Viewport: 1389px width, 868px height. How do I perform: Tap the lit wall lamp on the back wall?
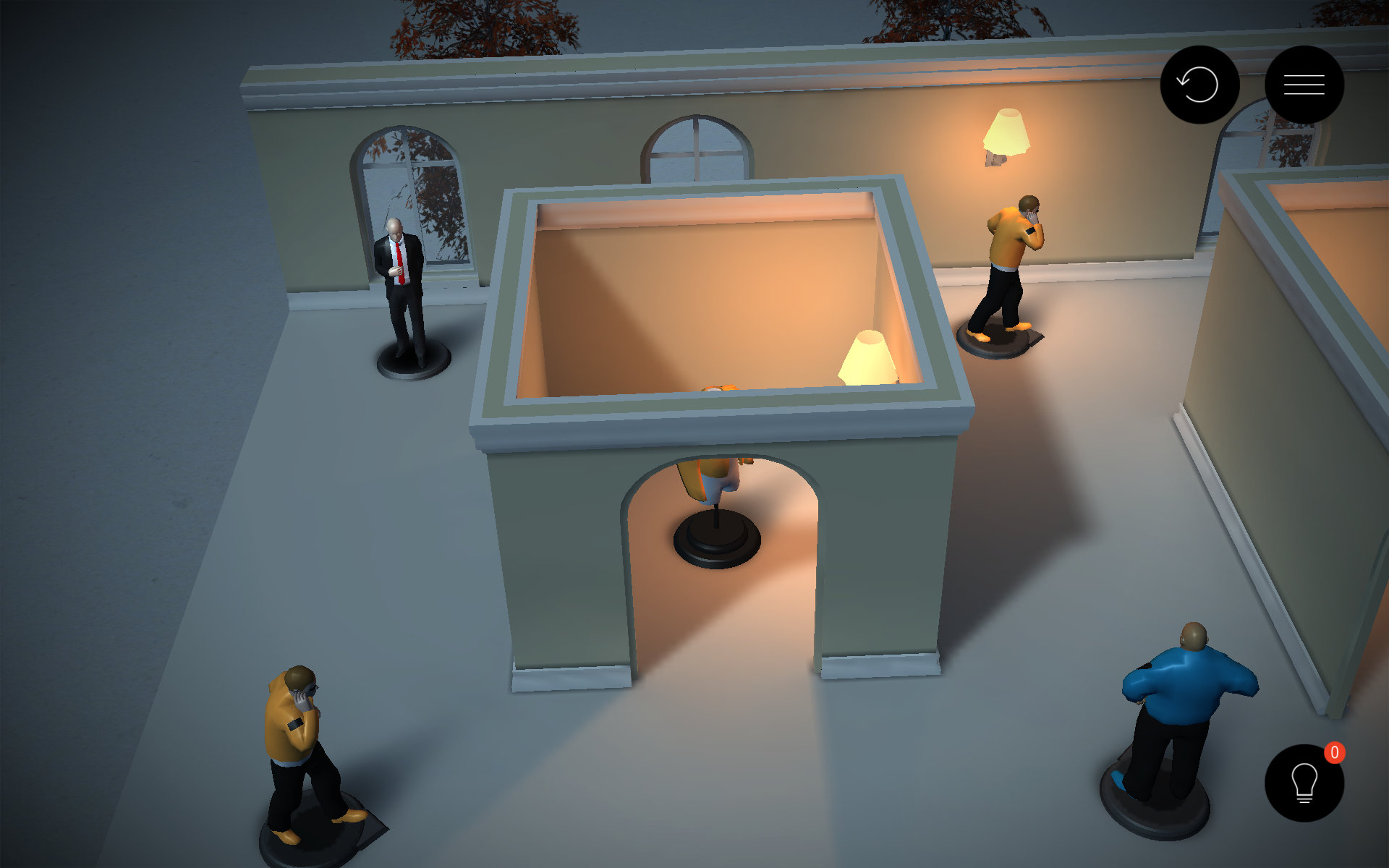click(1006, 134)
